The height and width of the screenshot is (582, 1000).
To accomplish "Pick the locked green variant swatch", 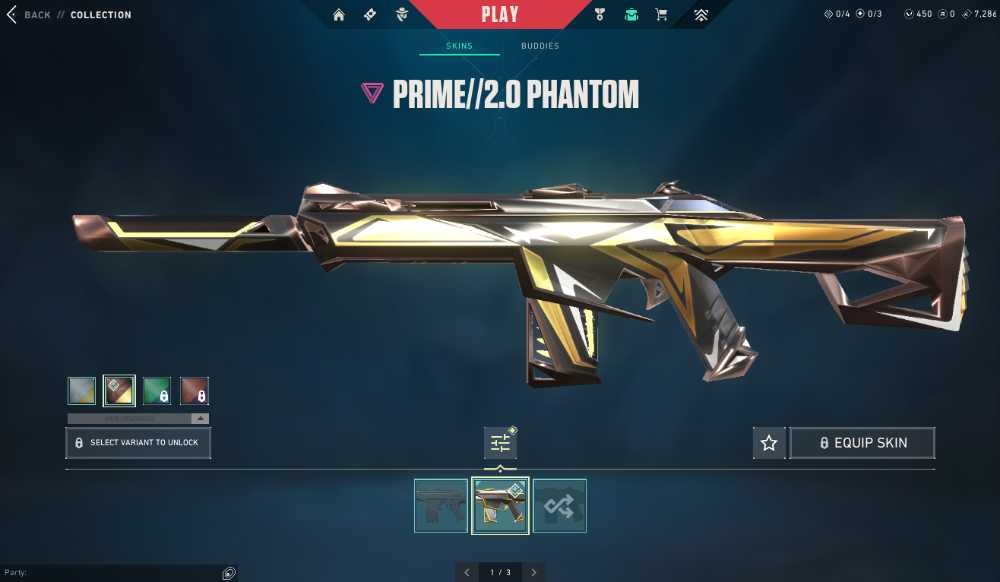I will click(157, 390).
